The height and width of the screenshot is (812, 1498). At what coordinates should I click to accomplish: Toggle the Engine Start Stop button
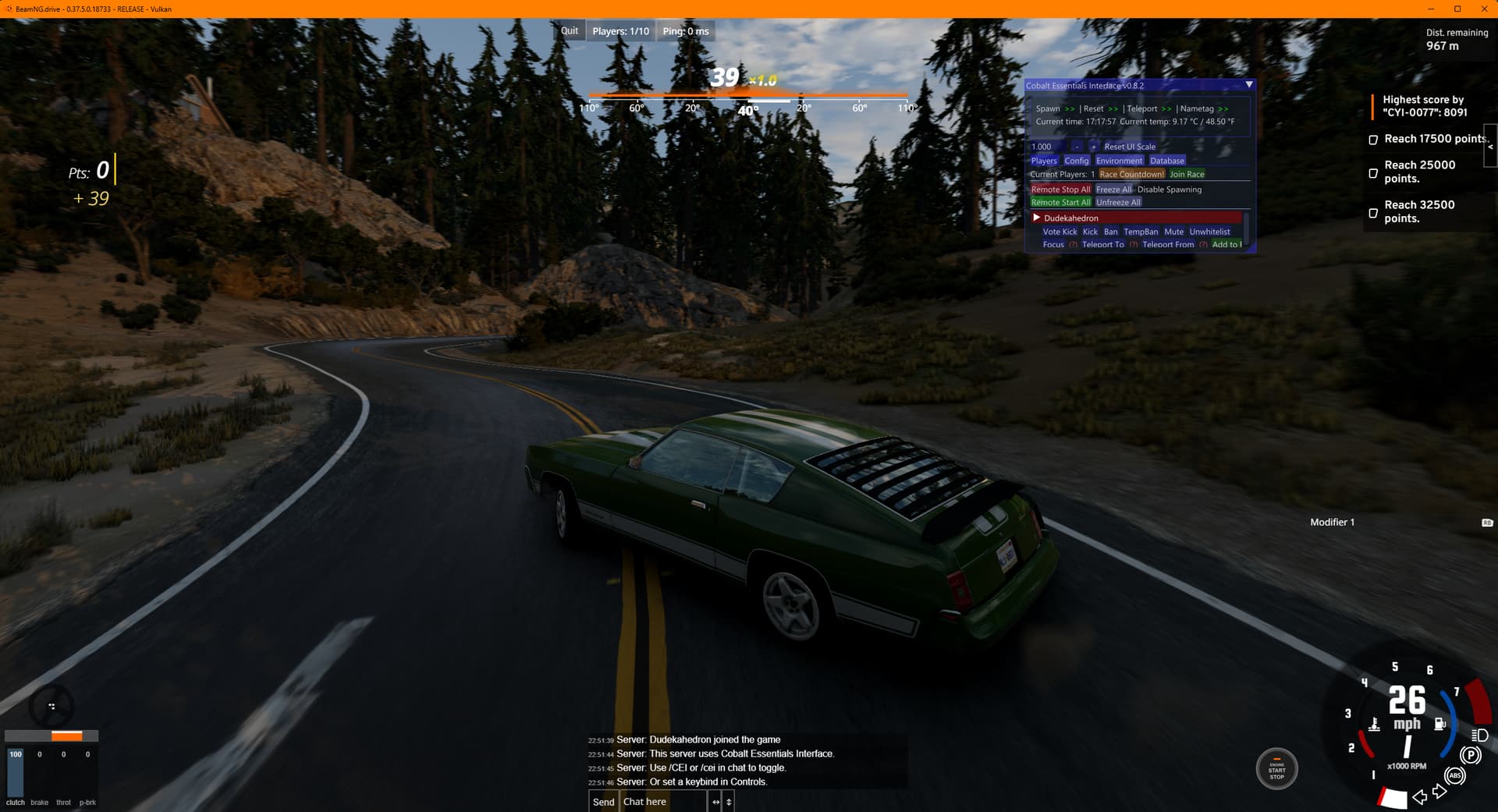[1276, 769]
